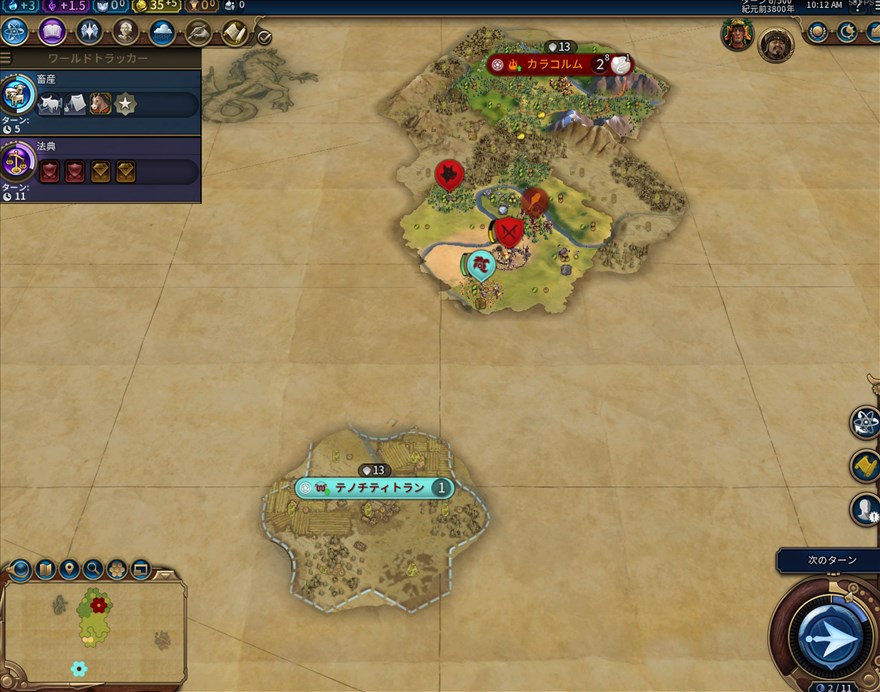Open the map pin tool
Image resolution: width=880 pixels, height=692 pixels.
(x=69, y=570)
